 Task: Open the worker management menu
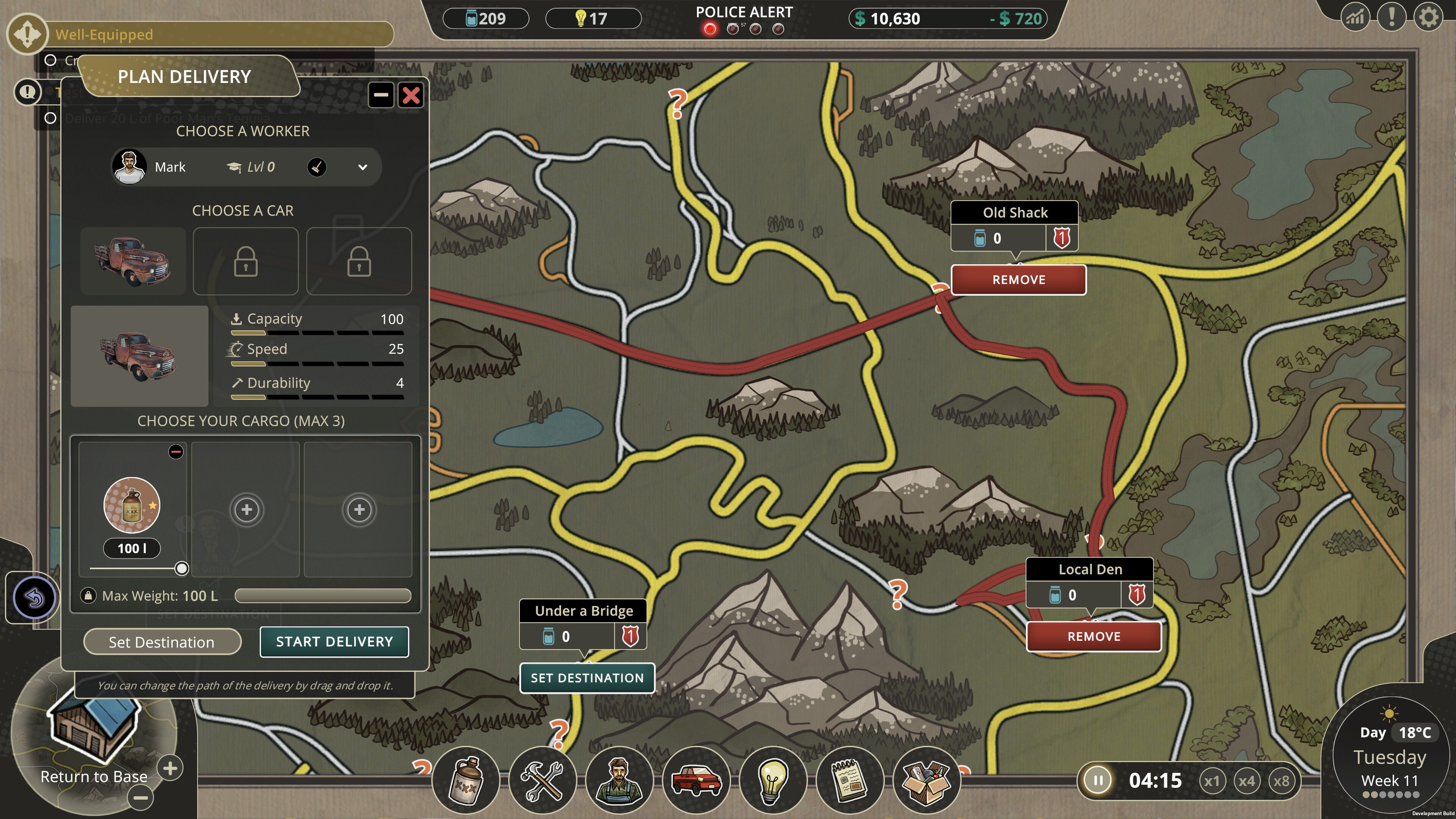620,781
